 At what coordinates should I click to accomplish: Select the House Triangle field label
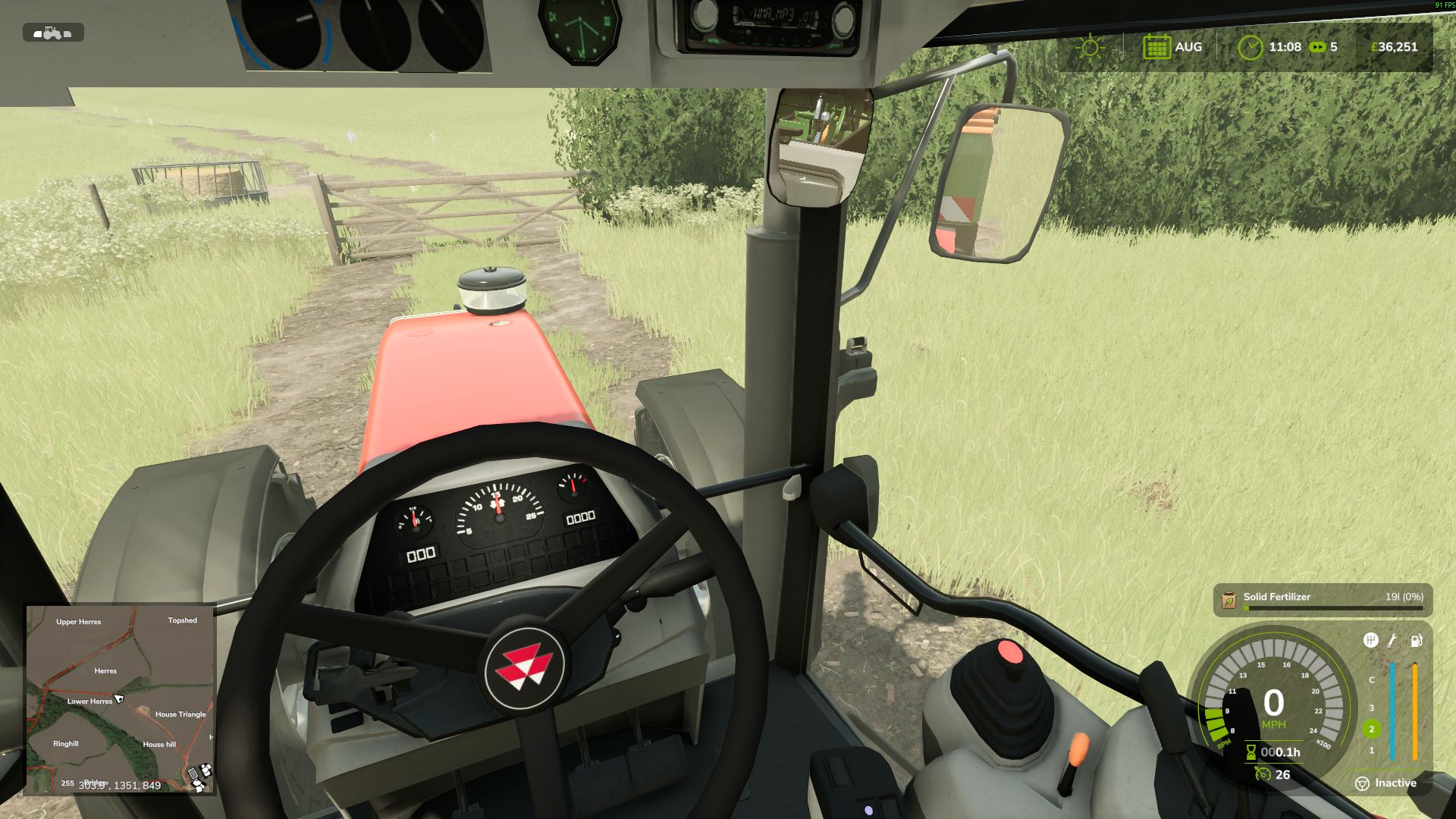pyautogui.click(x=180, y=714)
